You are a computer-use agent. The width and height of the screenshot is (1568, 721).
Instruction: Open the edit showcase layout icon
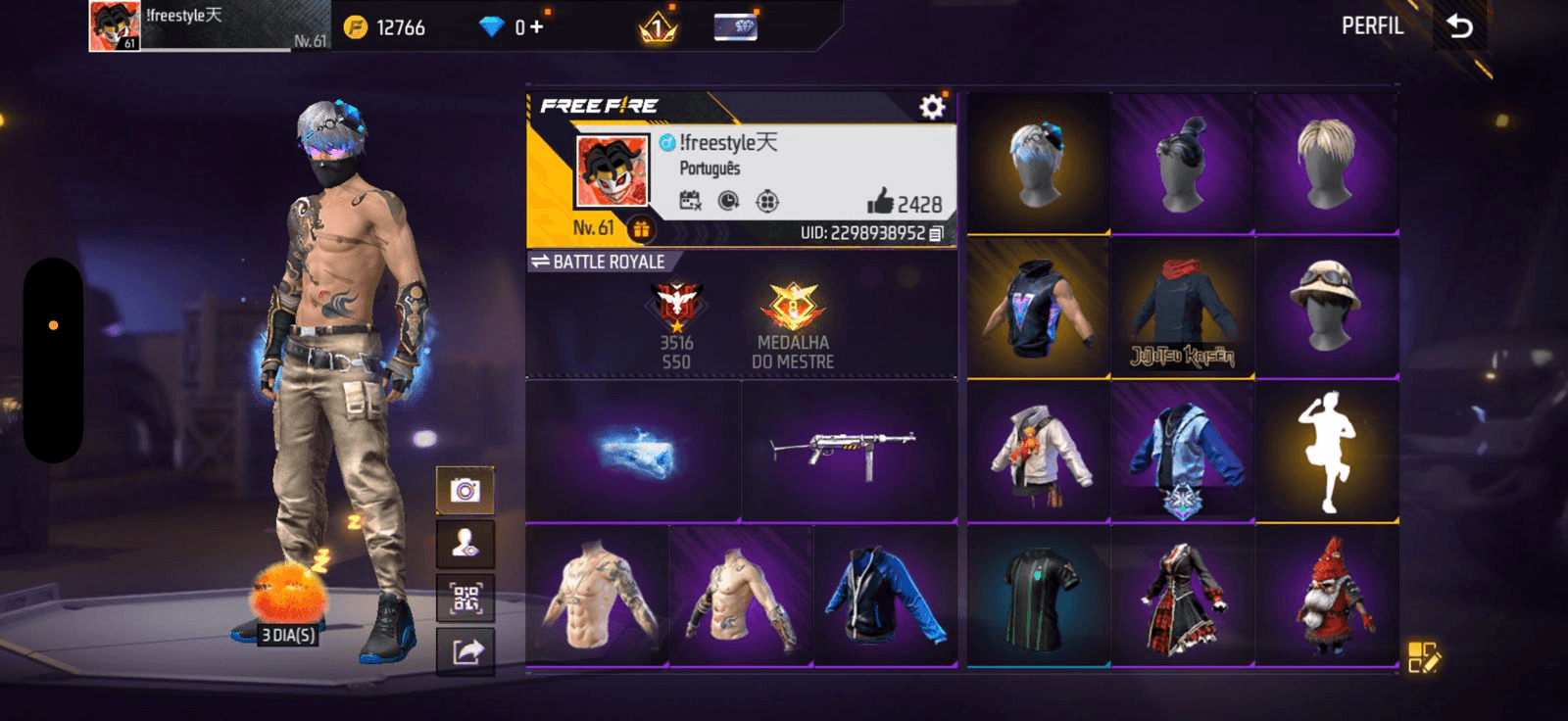[x=1423, y=657]
